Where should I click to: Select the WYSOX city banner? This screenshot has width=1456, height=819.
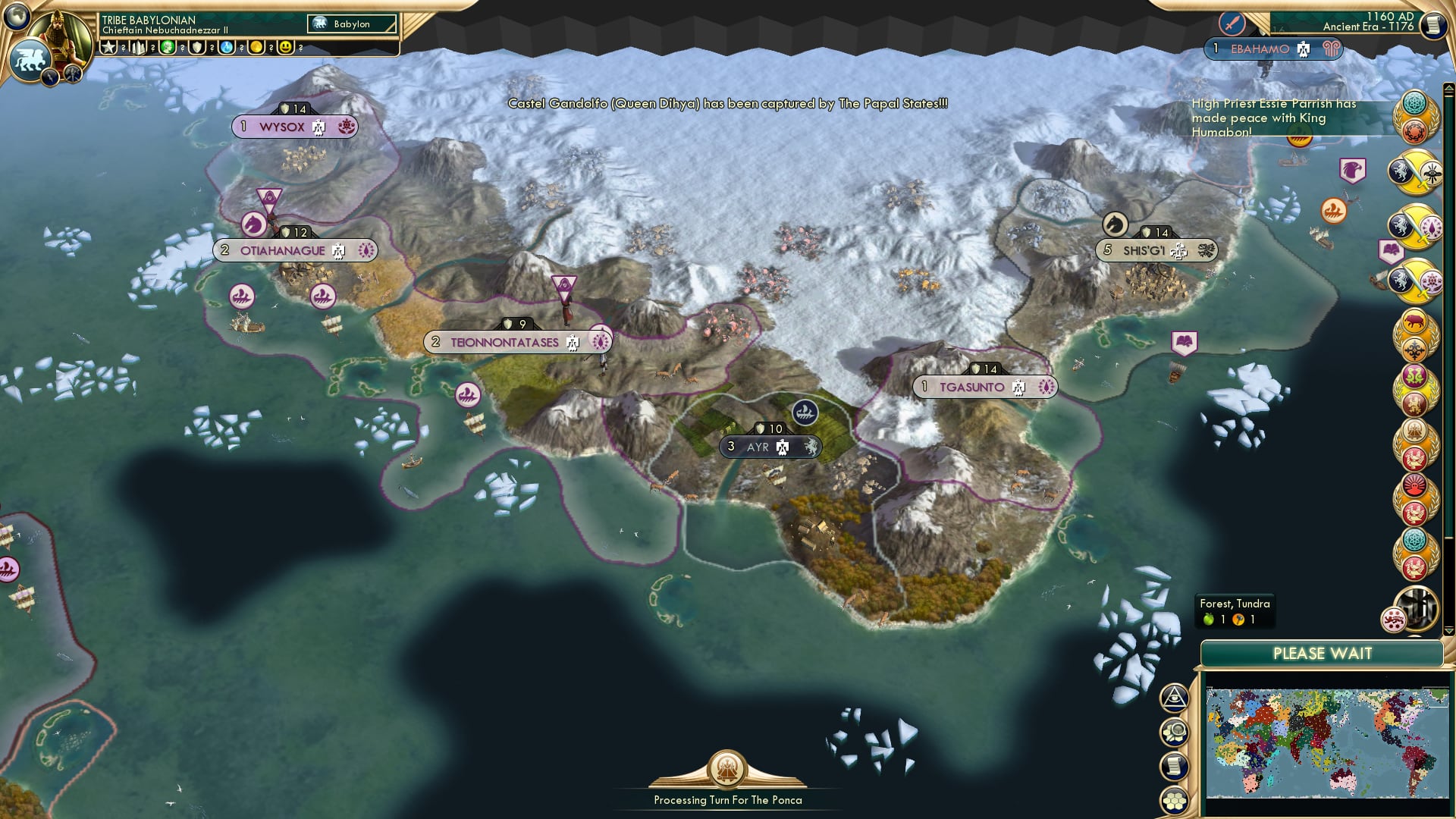295,127
